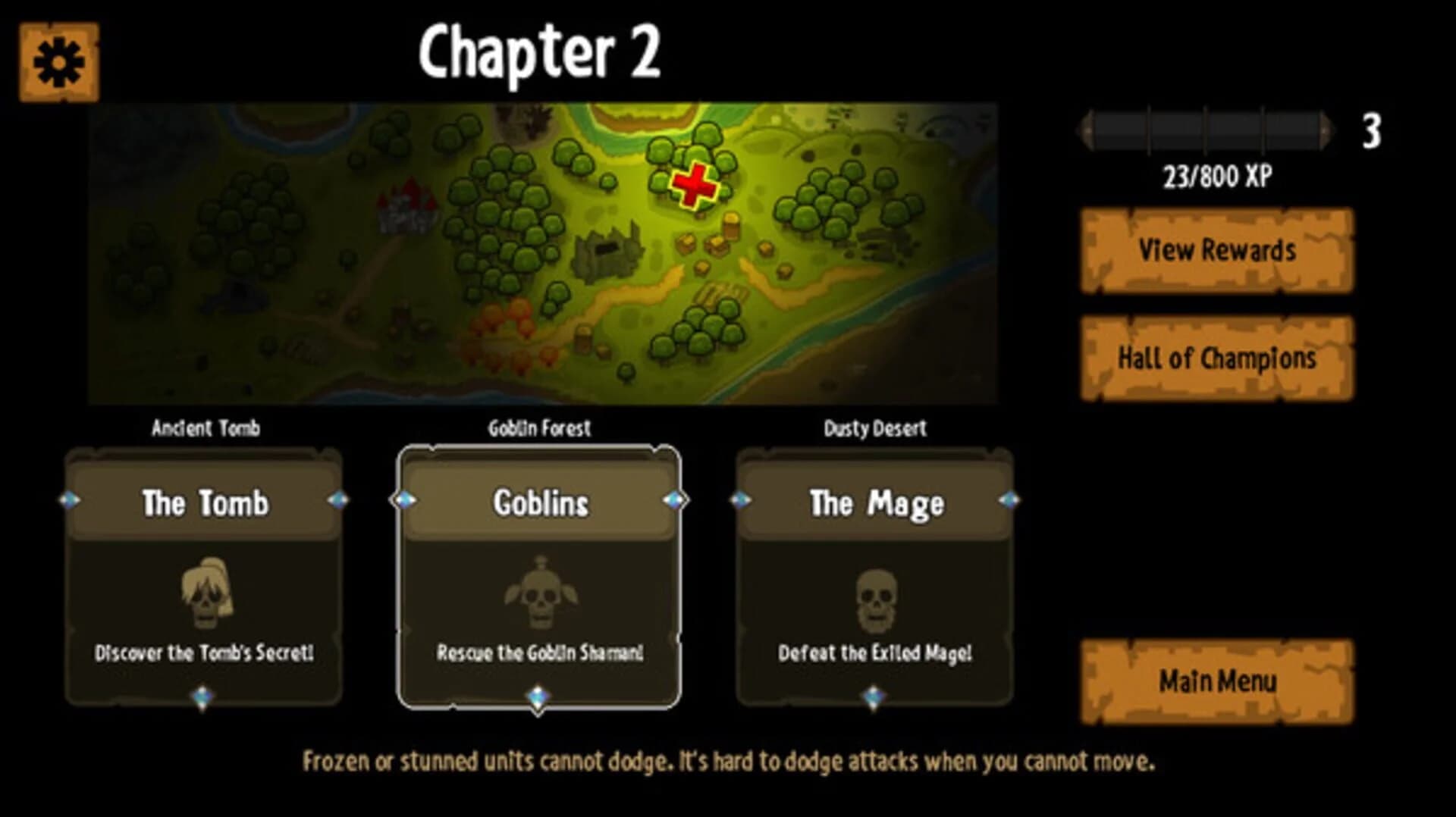
Task: Select the red X marker on the map
Action: point(694,188)
